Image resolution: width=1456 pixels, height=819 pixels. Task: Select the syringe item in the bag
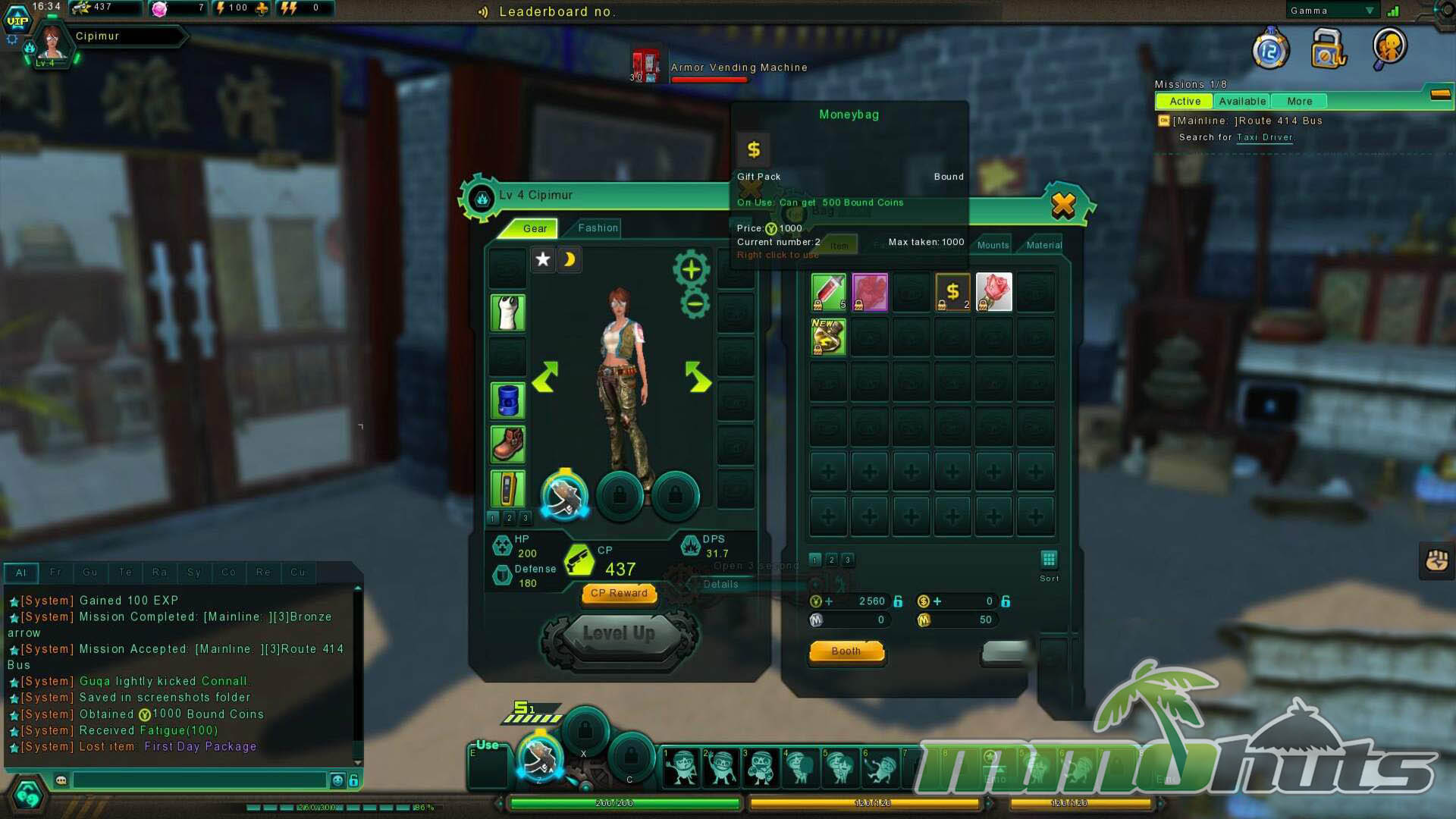point(828,292)
